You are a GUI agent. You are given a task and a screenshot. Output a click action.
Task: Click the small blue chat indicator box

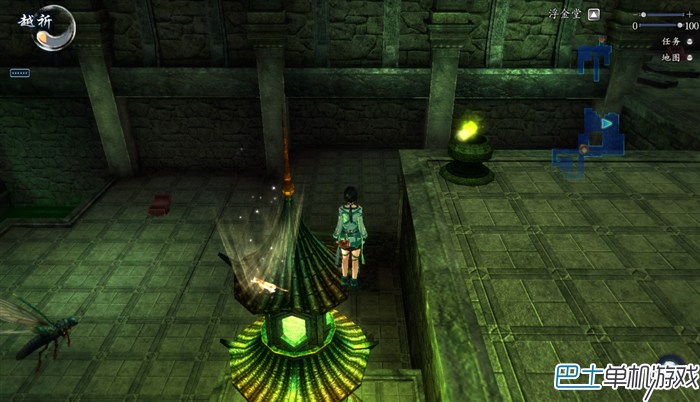19,73
